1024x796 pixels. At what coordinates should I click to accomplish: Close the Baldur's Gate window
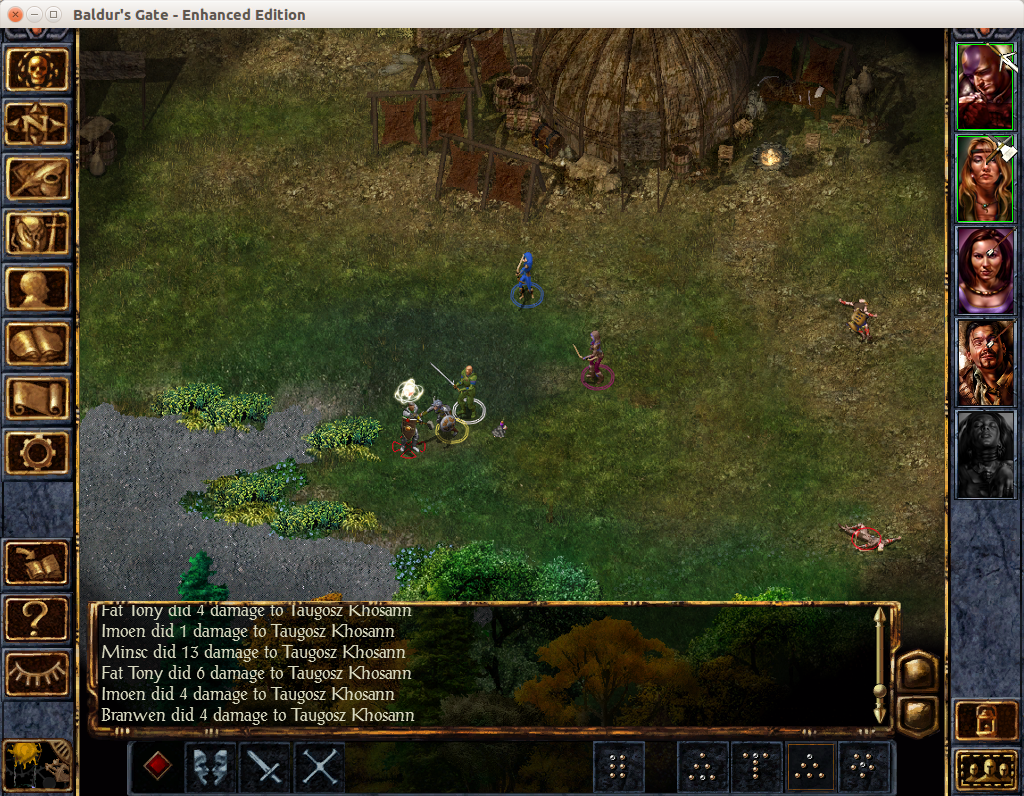(15, 15)
